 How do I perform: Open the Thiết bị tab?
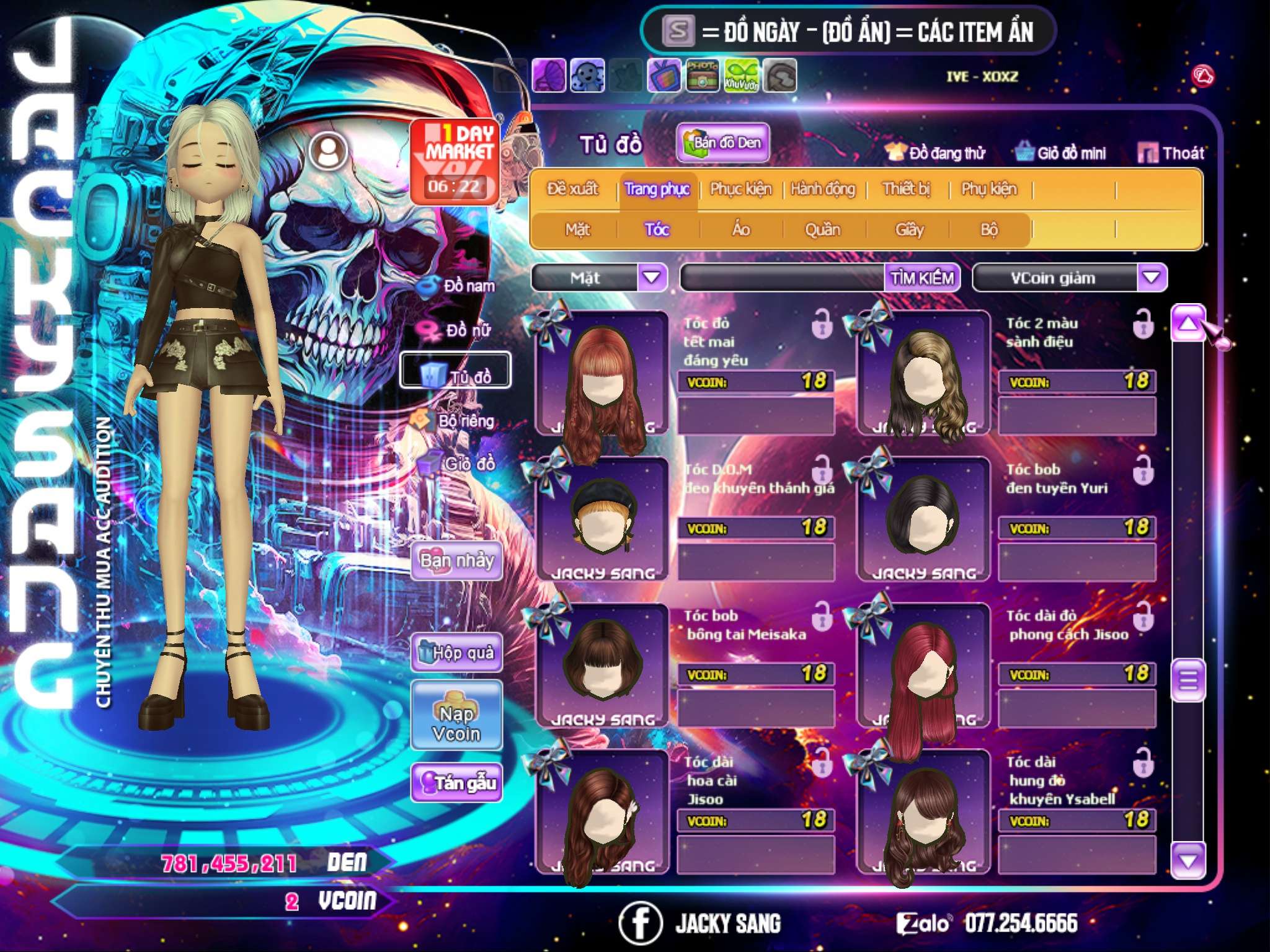(x=906, y=189)
